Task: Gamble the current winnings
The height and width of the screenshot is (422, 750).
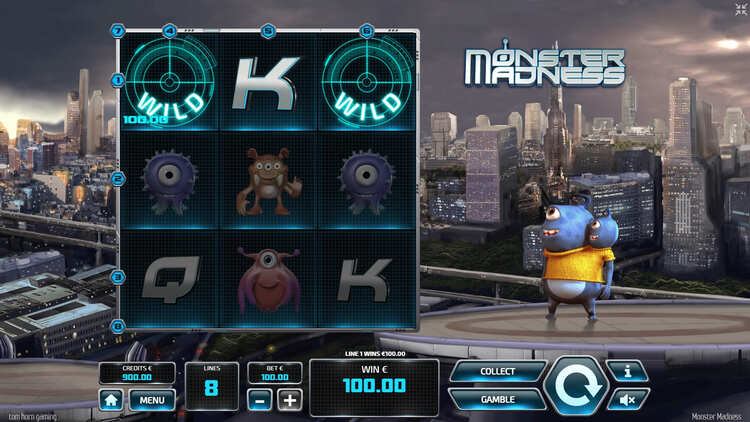Action: tap(497, 399)
